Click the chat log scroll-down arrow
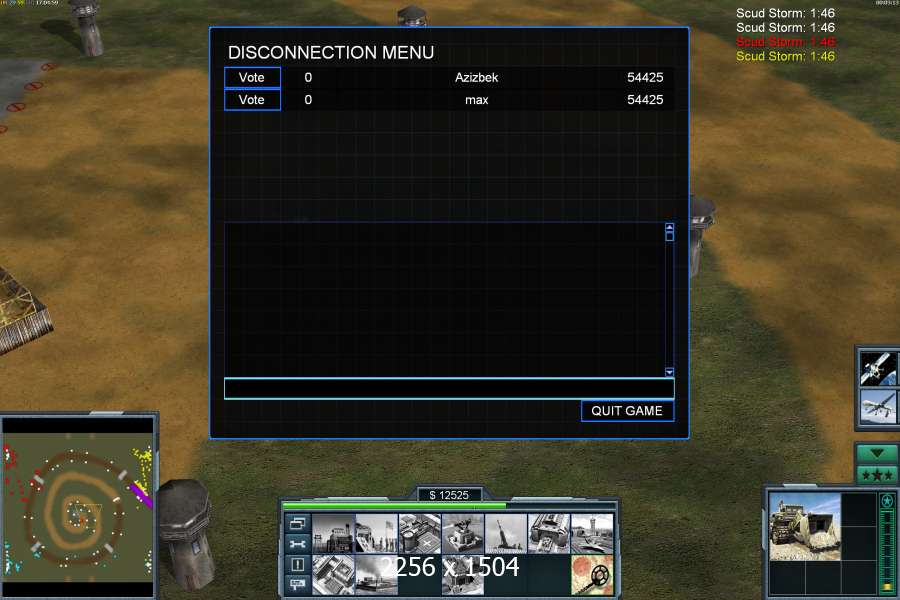Image resolution: width=900 pixels, height=600 pixels. tap(670, 372)
